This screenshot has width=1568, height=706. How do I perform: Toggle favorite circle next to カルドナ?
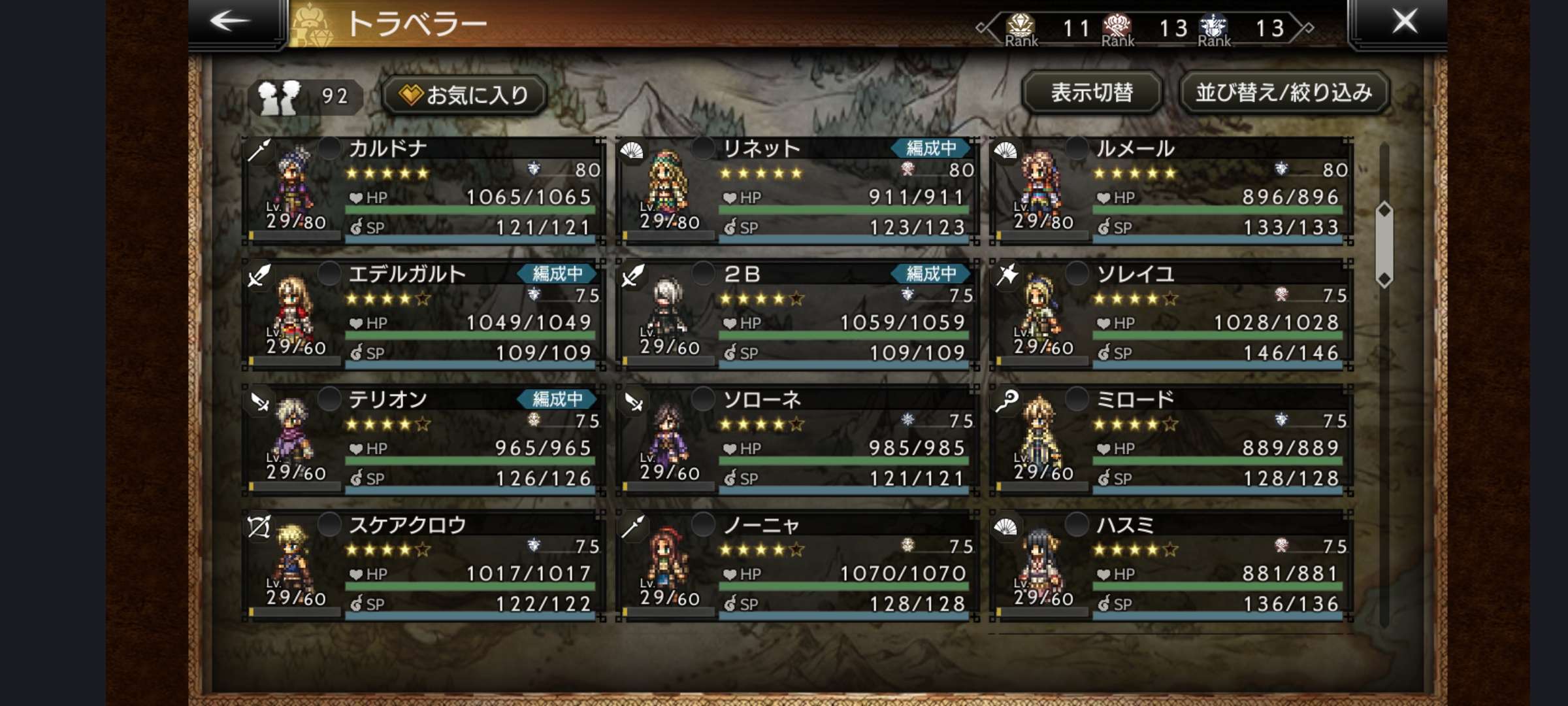(329, 148)
